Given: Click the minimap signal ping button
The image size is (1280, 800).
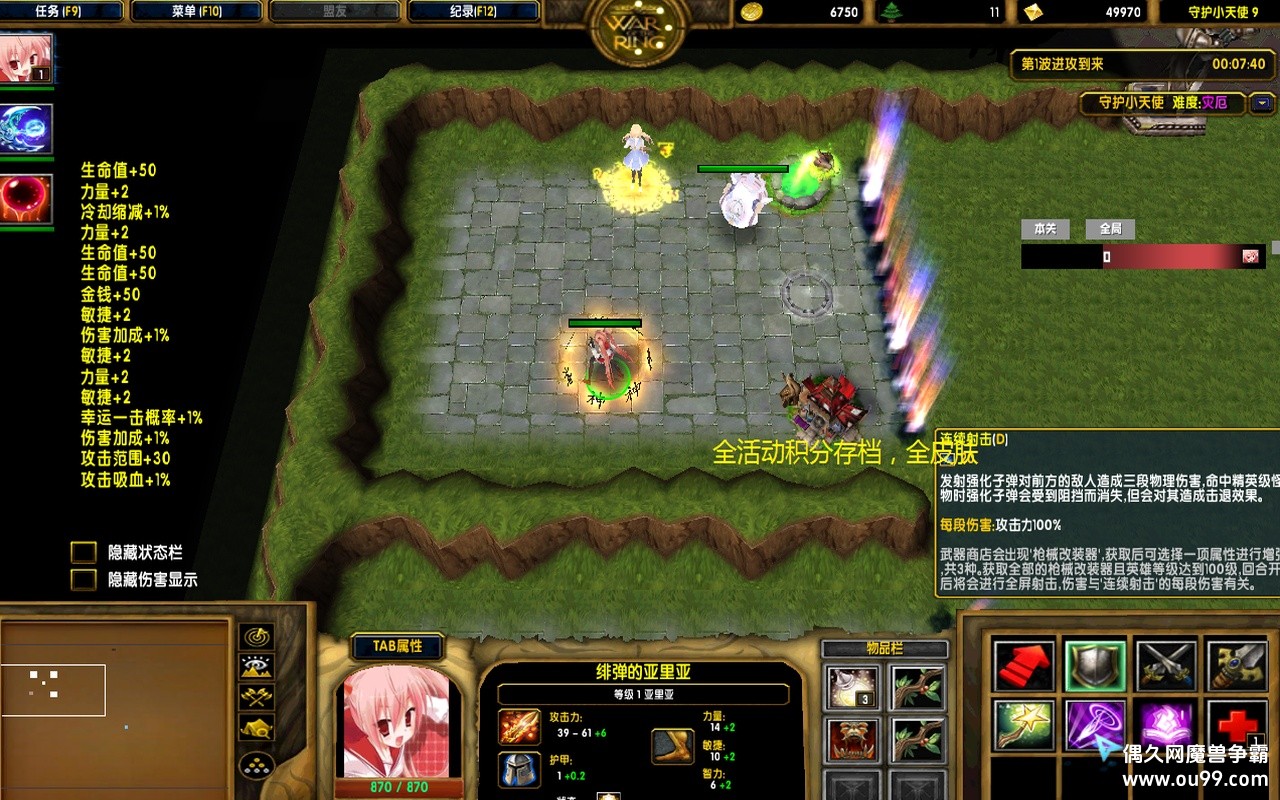Looking at the screenshot, I should point(257,636).
